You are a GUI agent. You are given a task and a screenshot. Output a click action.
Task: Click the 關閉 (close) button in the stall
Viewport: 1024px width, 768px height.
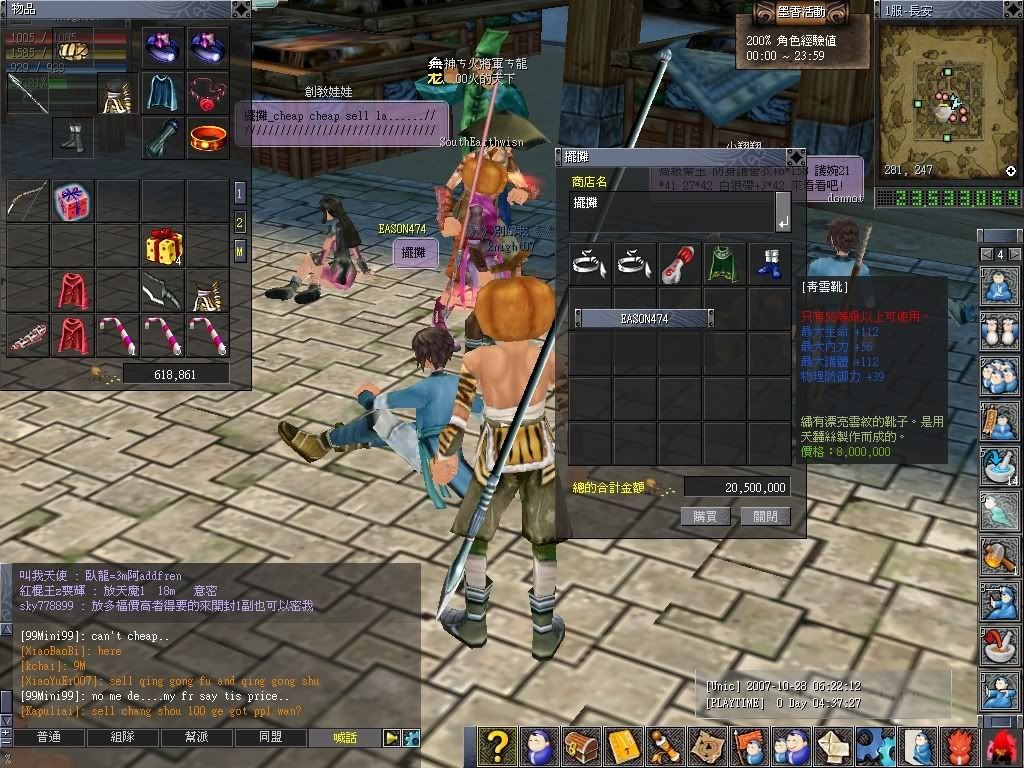(765, 516)
